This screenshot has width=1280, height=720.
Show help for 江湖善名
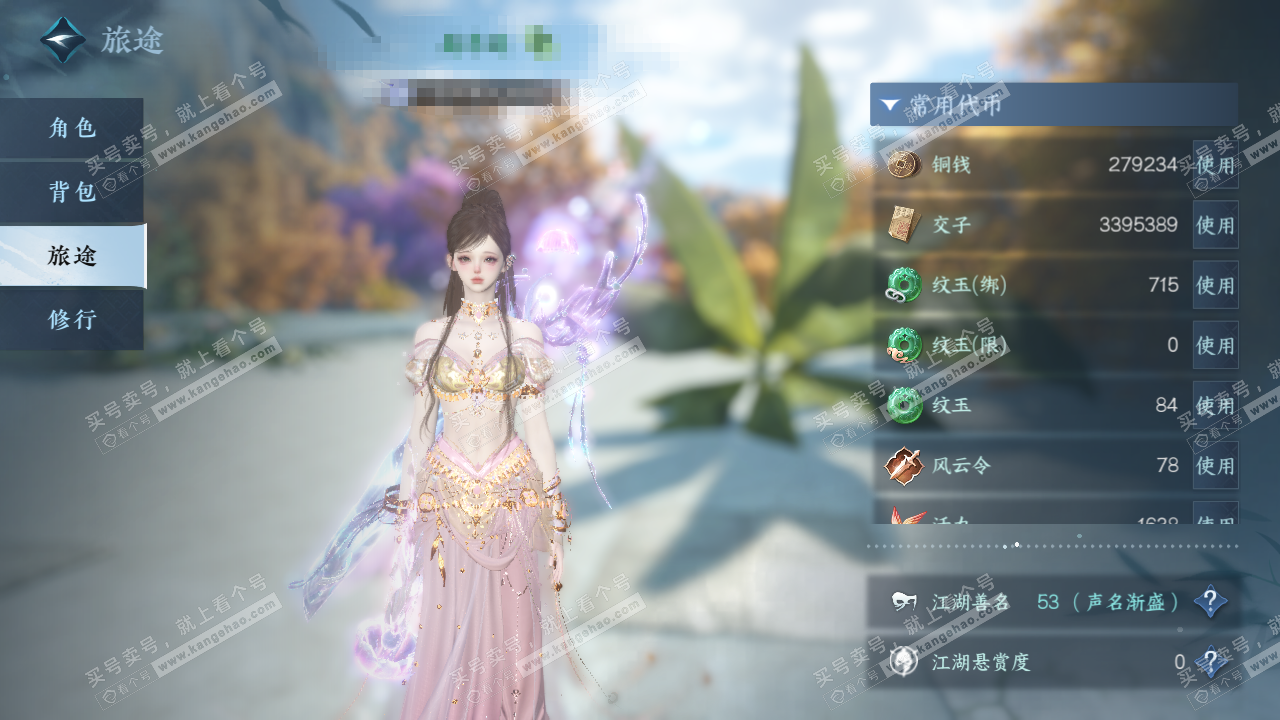1210,602
